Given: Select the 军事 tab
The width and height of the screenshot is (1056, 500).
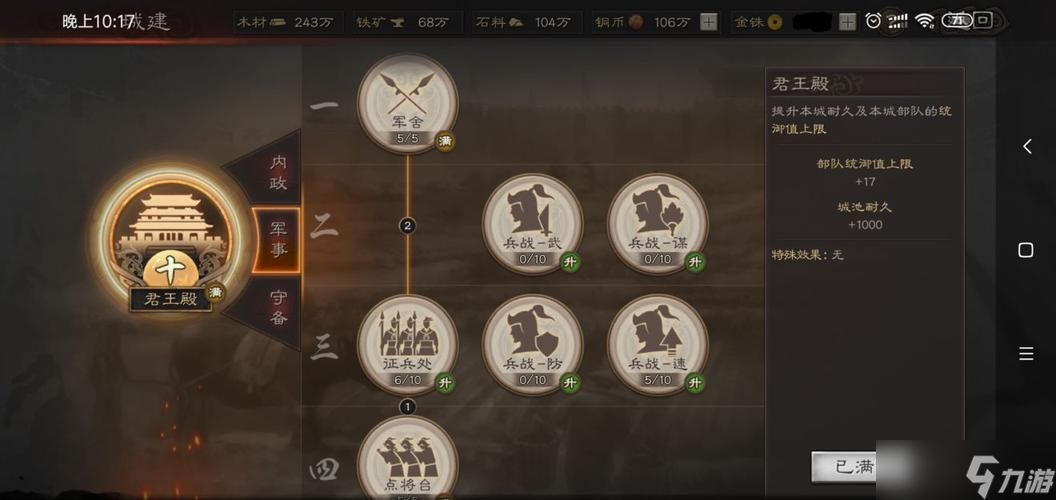Looking at the screenshot, I should pyautogui.click(x=276, y=240).
